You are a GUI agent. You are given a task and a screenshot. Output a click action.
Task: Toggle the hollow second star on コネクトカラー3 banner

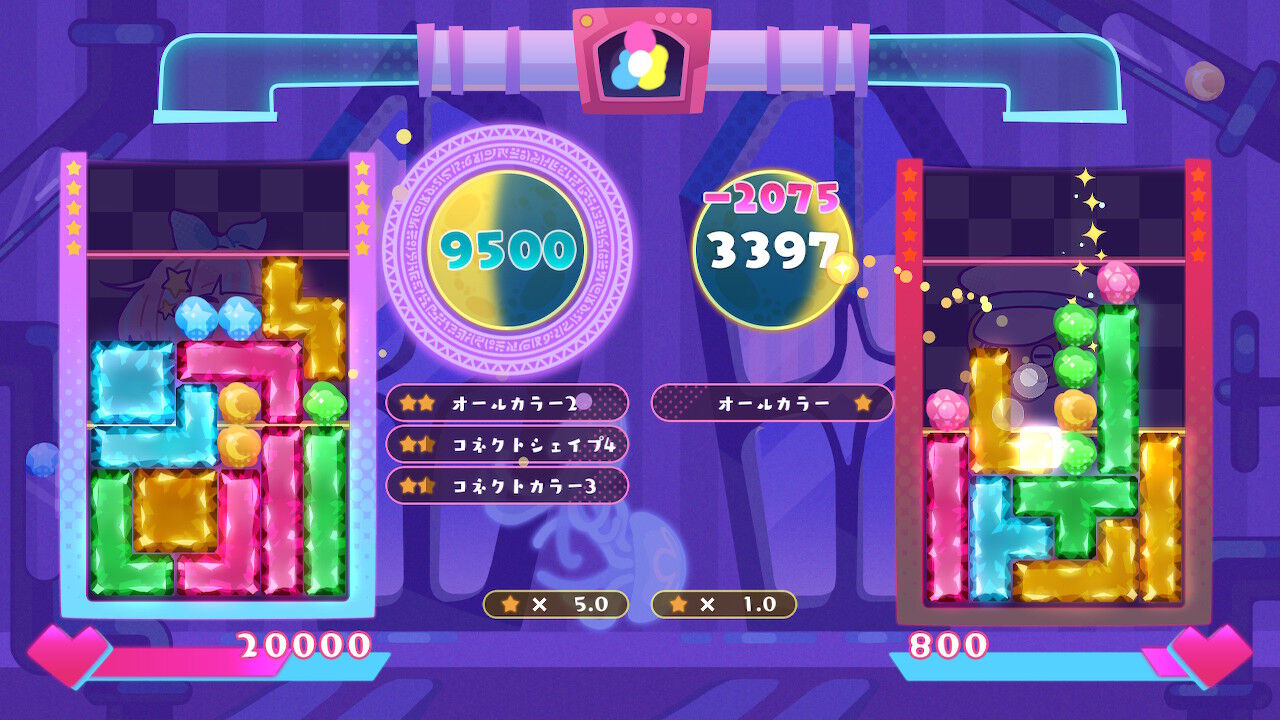pyautogui.click(x=426, y=488)
